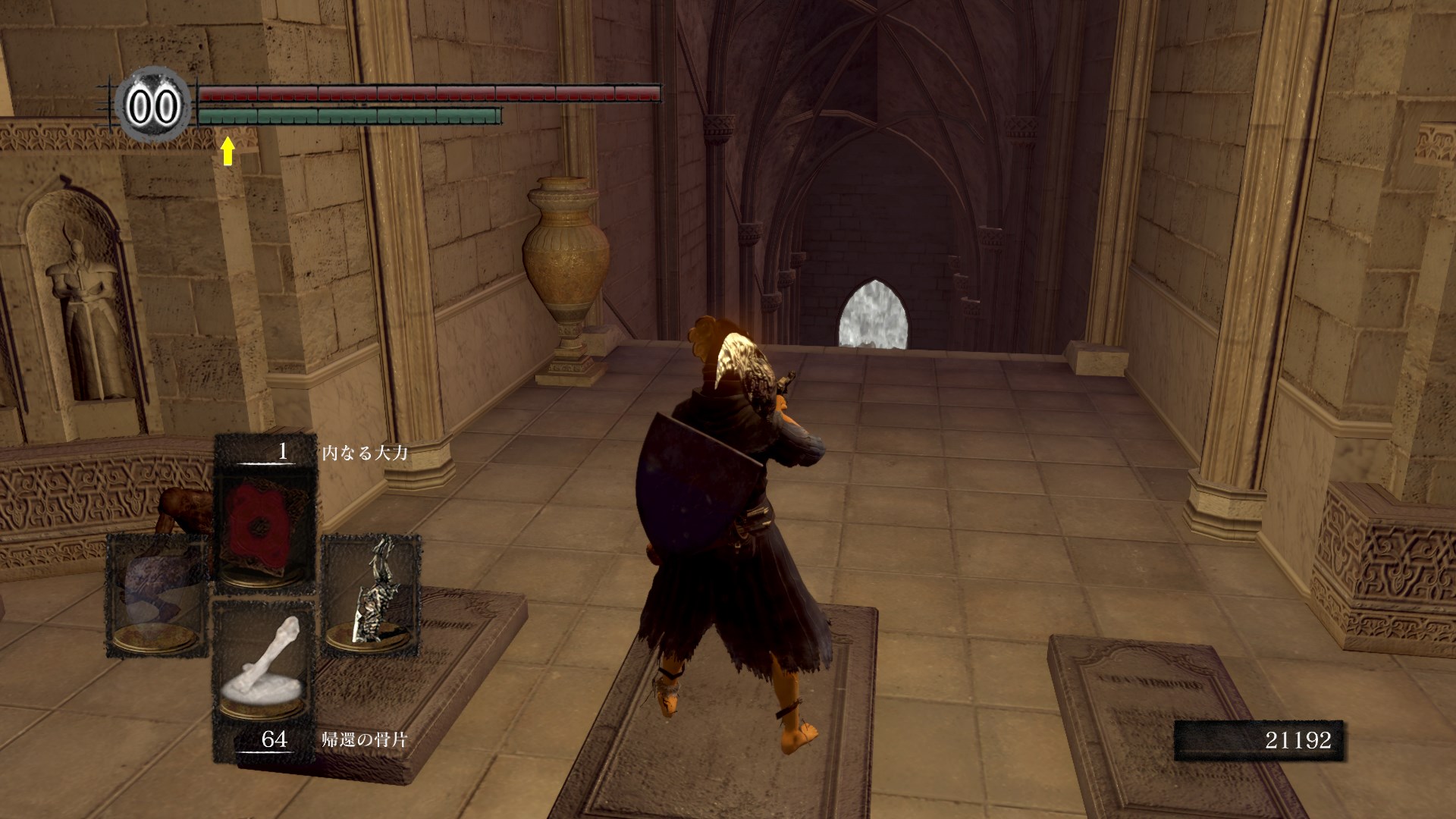Select the Homeward Bone item slot

pos(265,671)
